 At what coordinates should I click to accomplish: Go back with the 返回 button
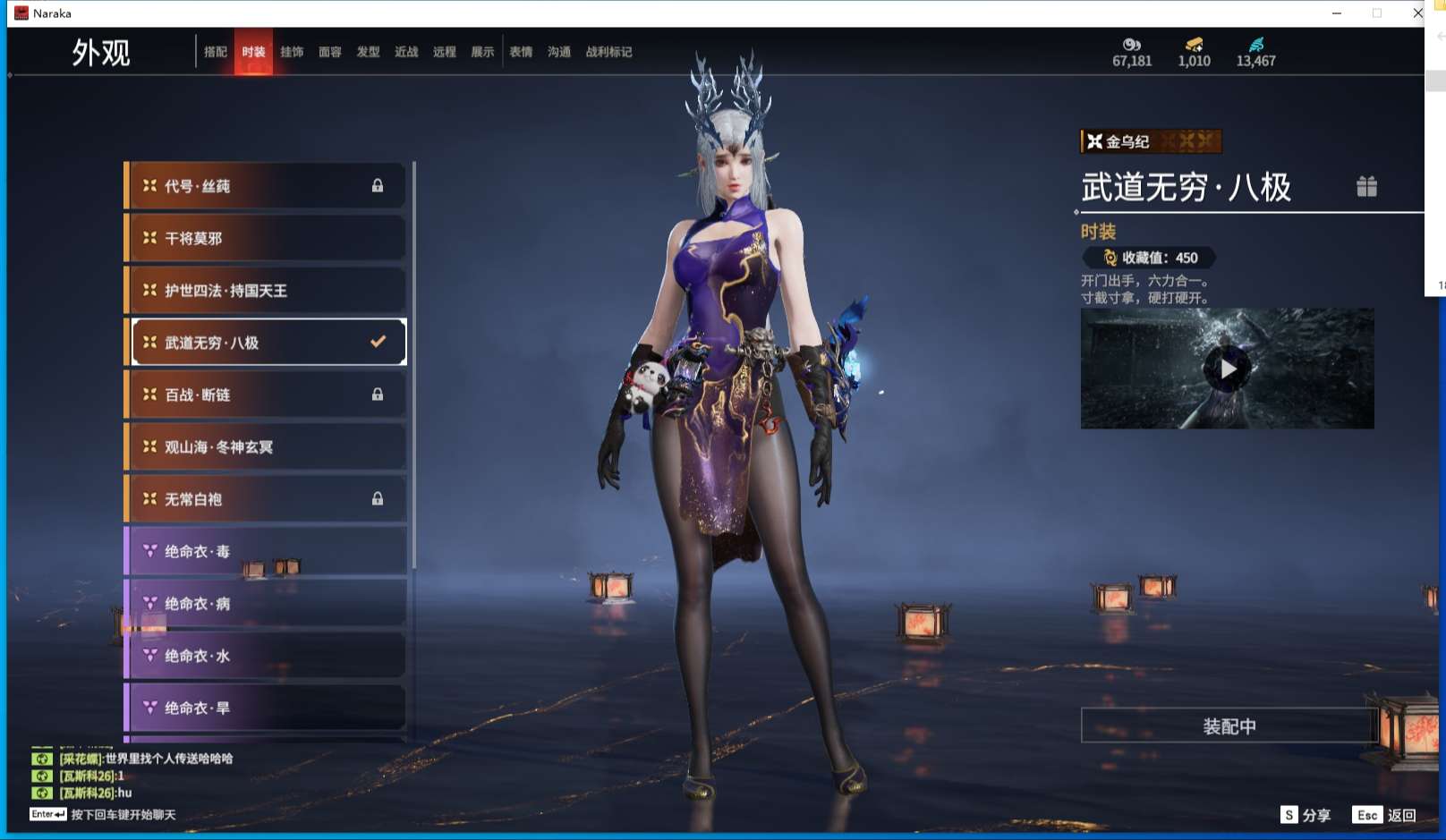1385,815
